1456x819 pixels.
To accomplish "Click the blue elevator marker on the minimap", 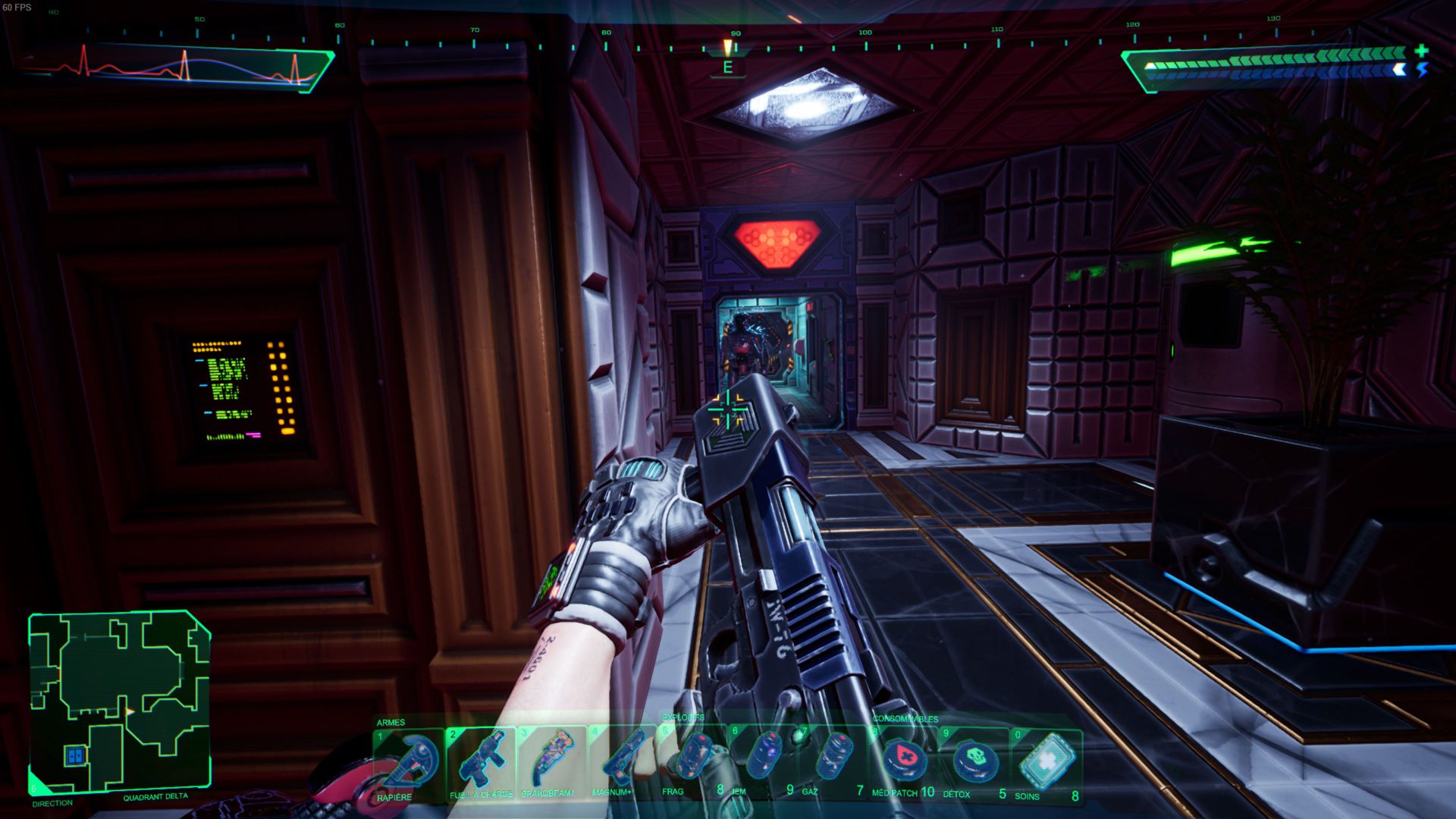I will (x=74, y=755).
